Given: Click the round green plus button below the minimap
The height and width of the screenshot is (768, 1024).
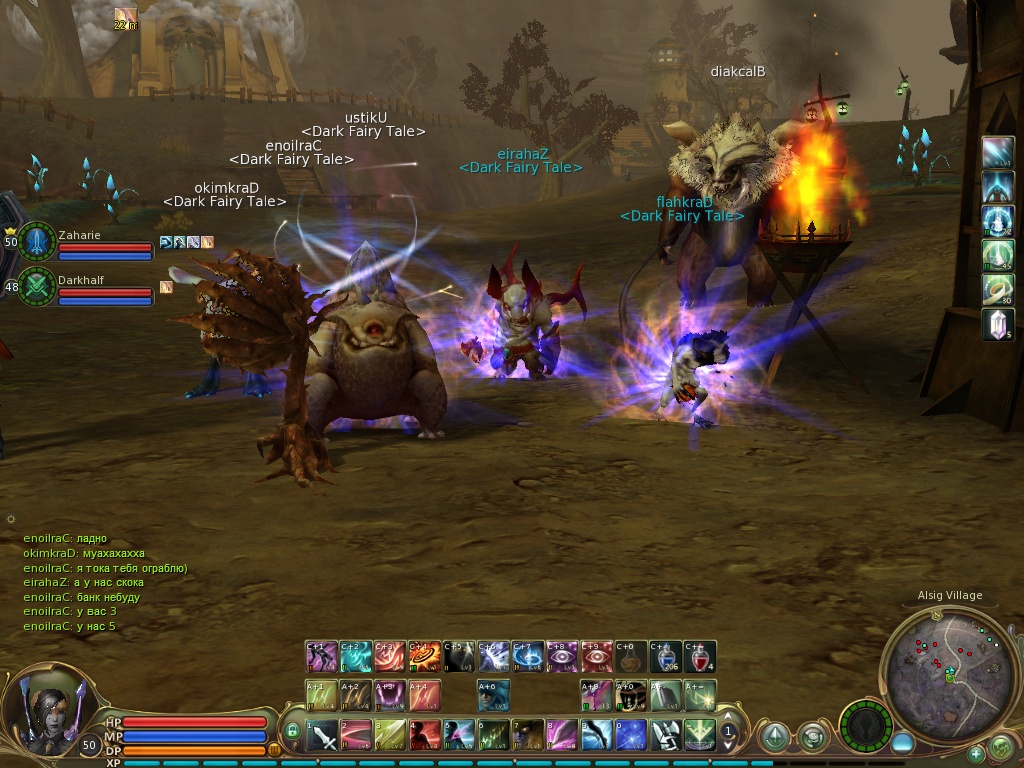Looking at the screenshot, I should click(976, 753).
